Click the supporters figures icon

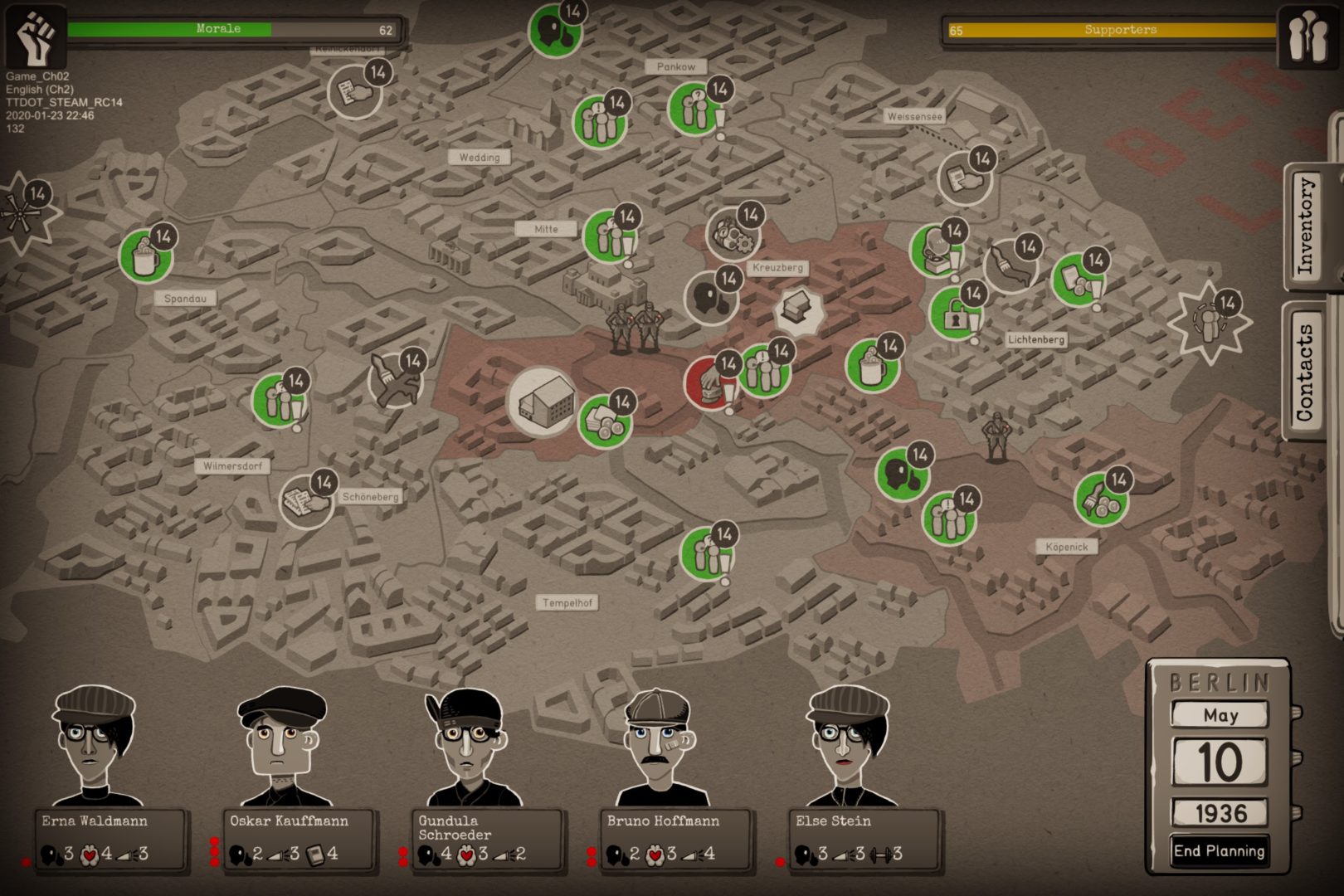[1307, 37]
